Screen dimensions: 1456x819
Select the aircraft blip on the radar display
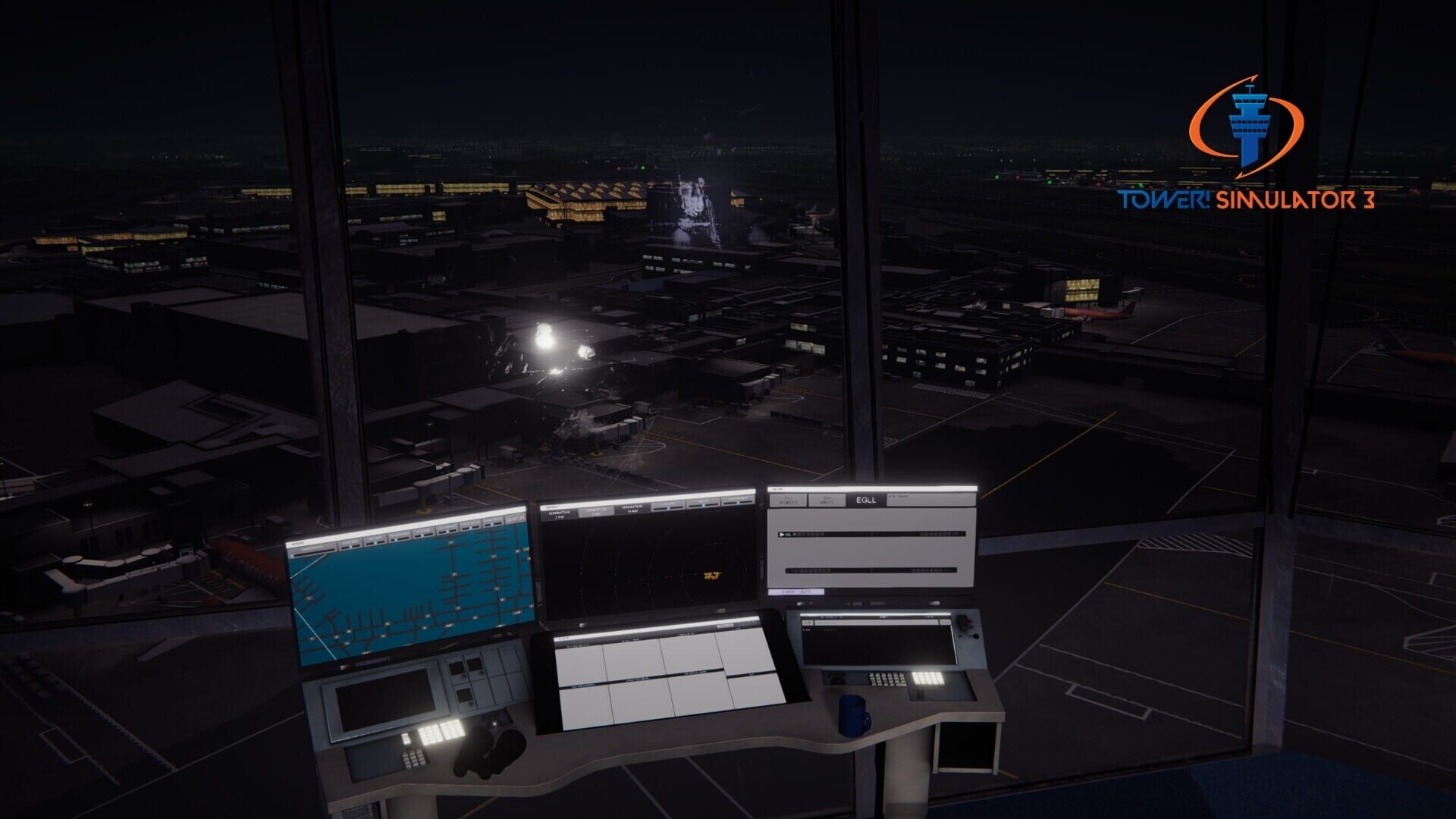coord(712,576)
